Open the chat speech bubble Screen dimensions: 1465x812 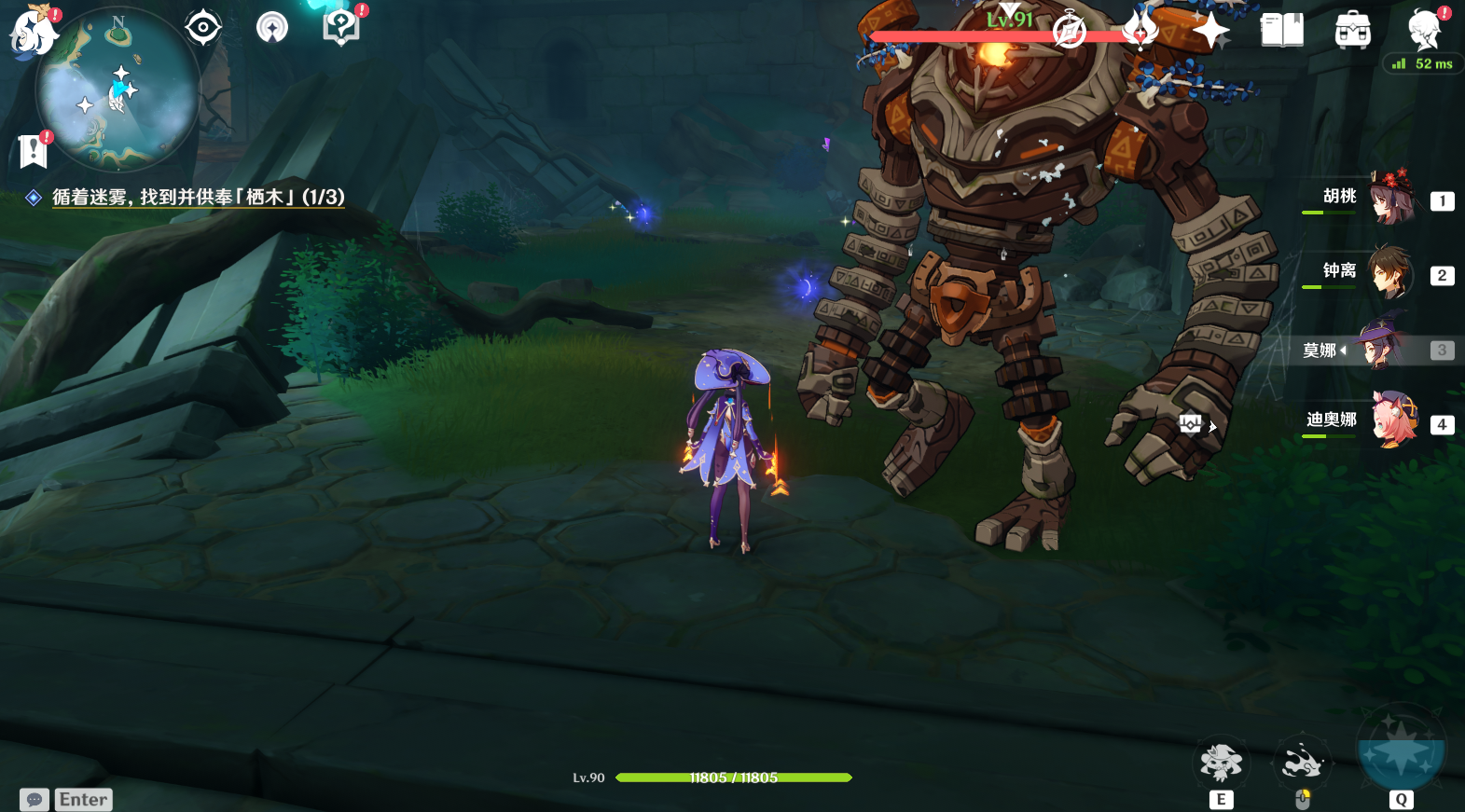click(x=35, y=800)
